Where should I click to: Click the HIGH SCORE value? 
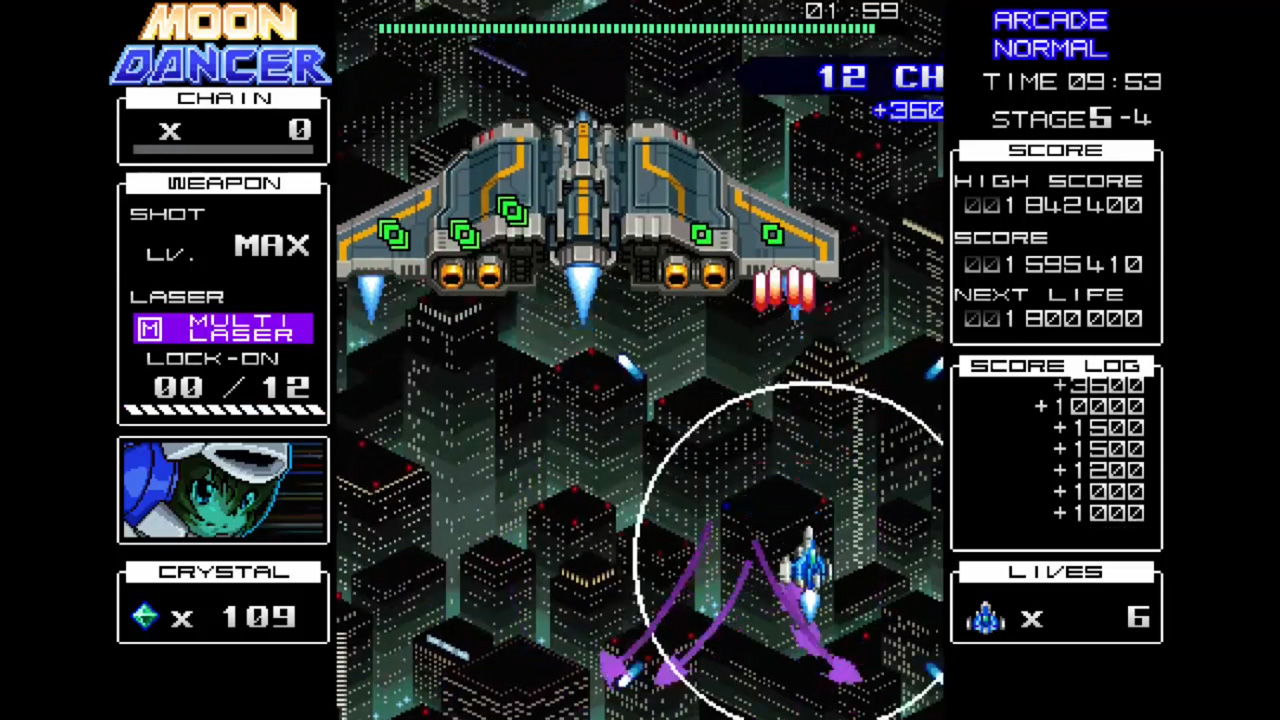(x=1055, y=205)
